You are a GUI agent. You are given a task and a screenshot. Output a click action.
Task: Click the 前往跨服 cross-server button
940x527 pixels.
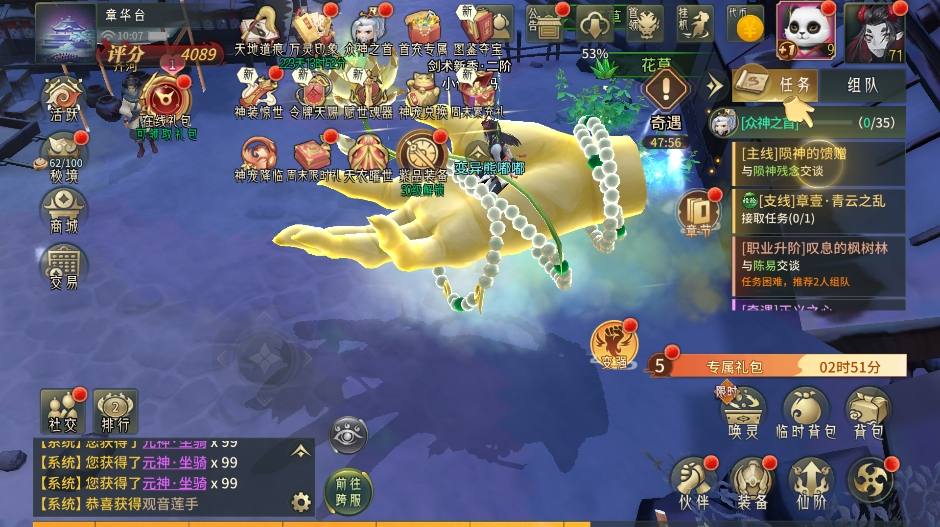(x=348, y=488)
